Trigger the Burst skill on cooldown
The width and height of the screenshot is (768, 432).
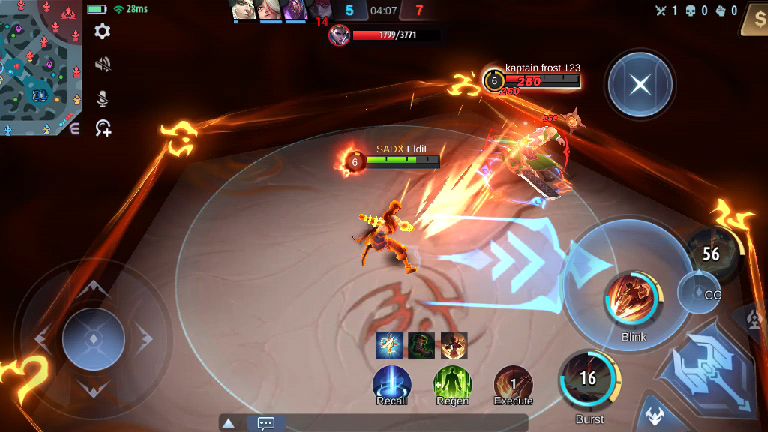[x=588, y=378]
